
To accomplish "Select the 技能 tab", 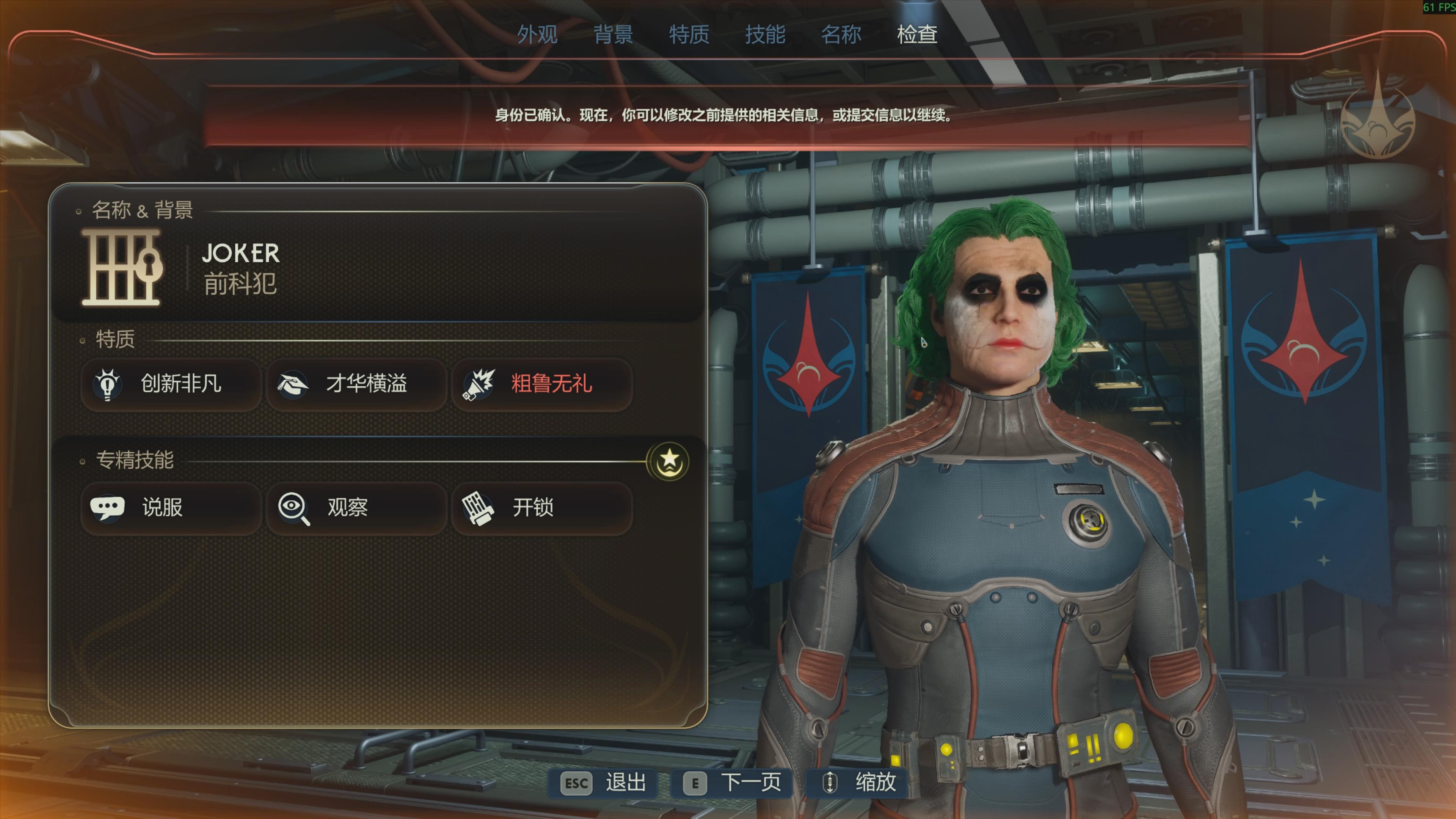I will [765, 35].
